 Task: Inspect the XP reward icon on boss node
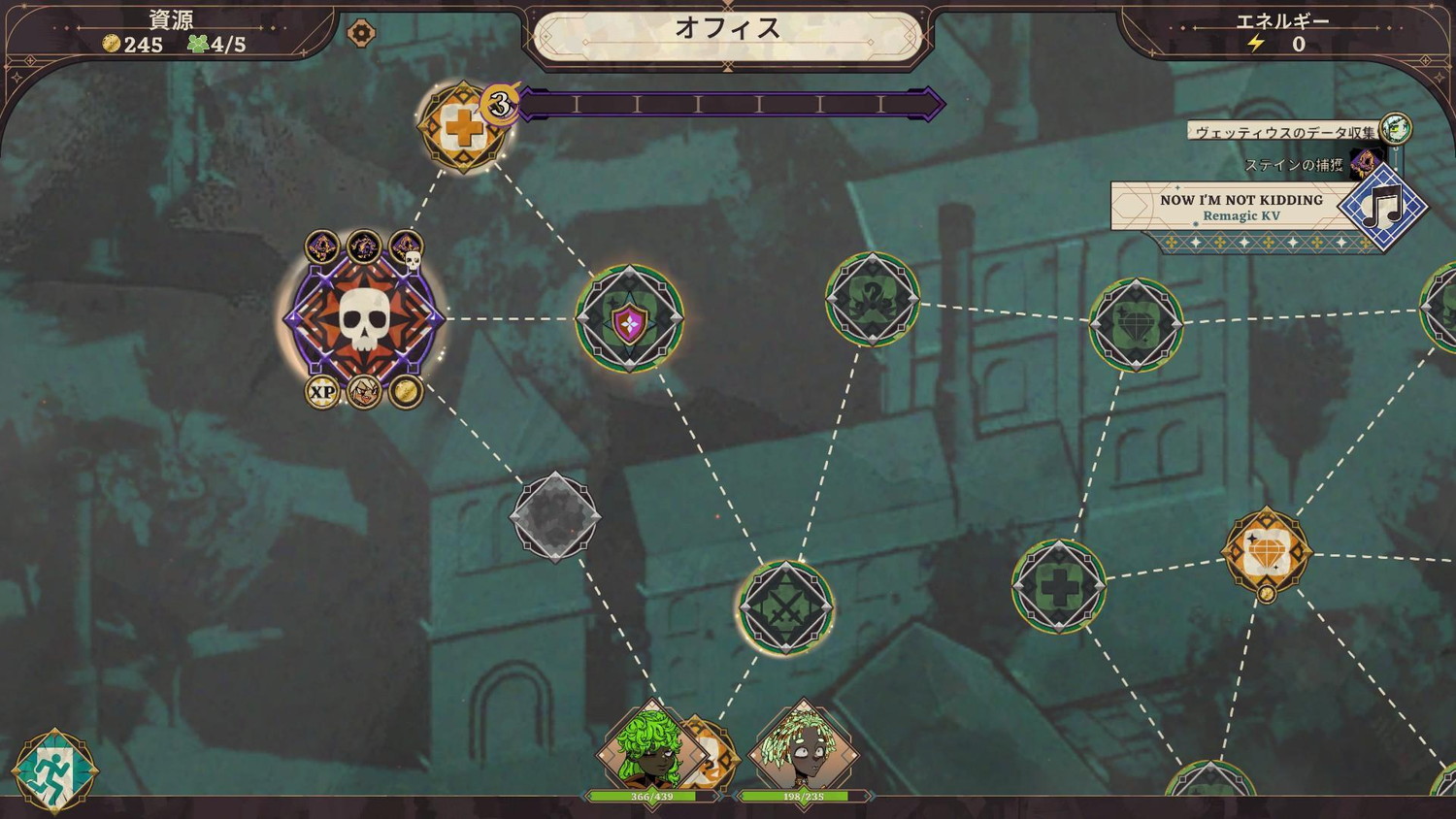(322, 392)
